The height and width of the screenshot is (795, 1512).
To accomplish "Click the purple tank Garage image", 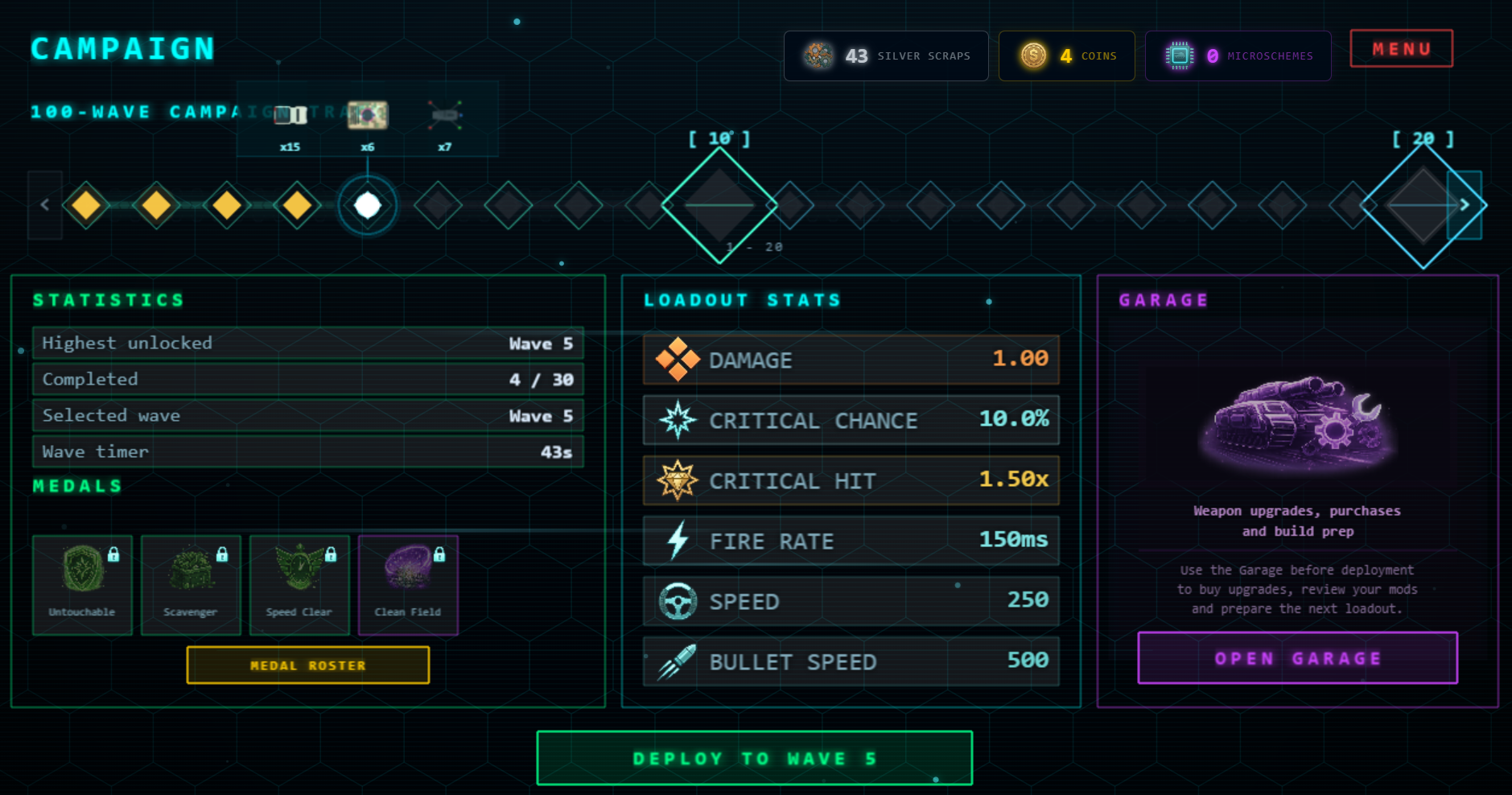I will tap(1297, 424).
